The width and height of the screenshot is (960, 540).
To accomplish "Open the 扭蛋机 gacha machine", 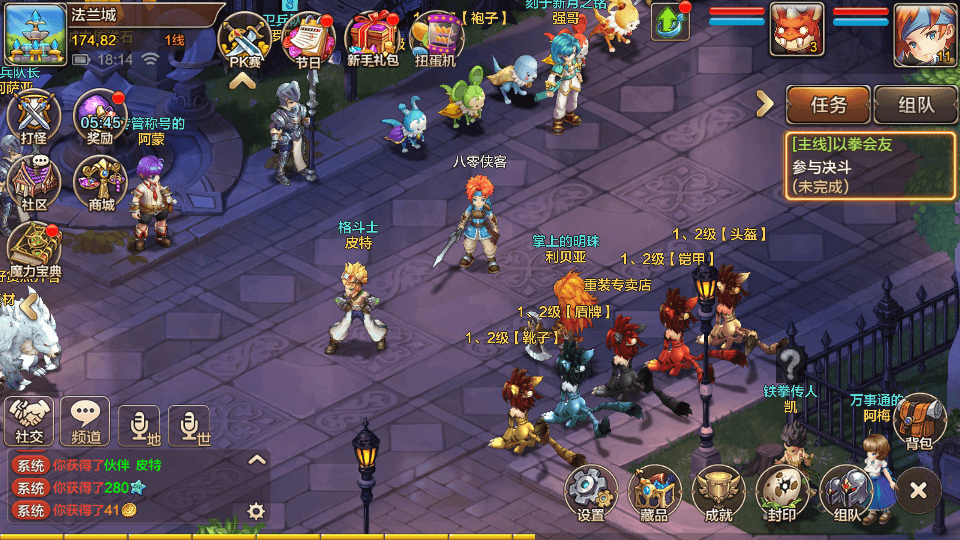I will coord(436,40).
